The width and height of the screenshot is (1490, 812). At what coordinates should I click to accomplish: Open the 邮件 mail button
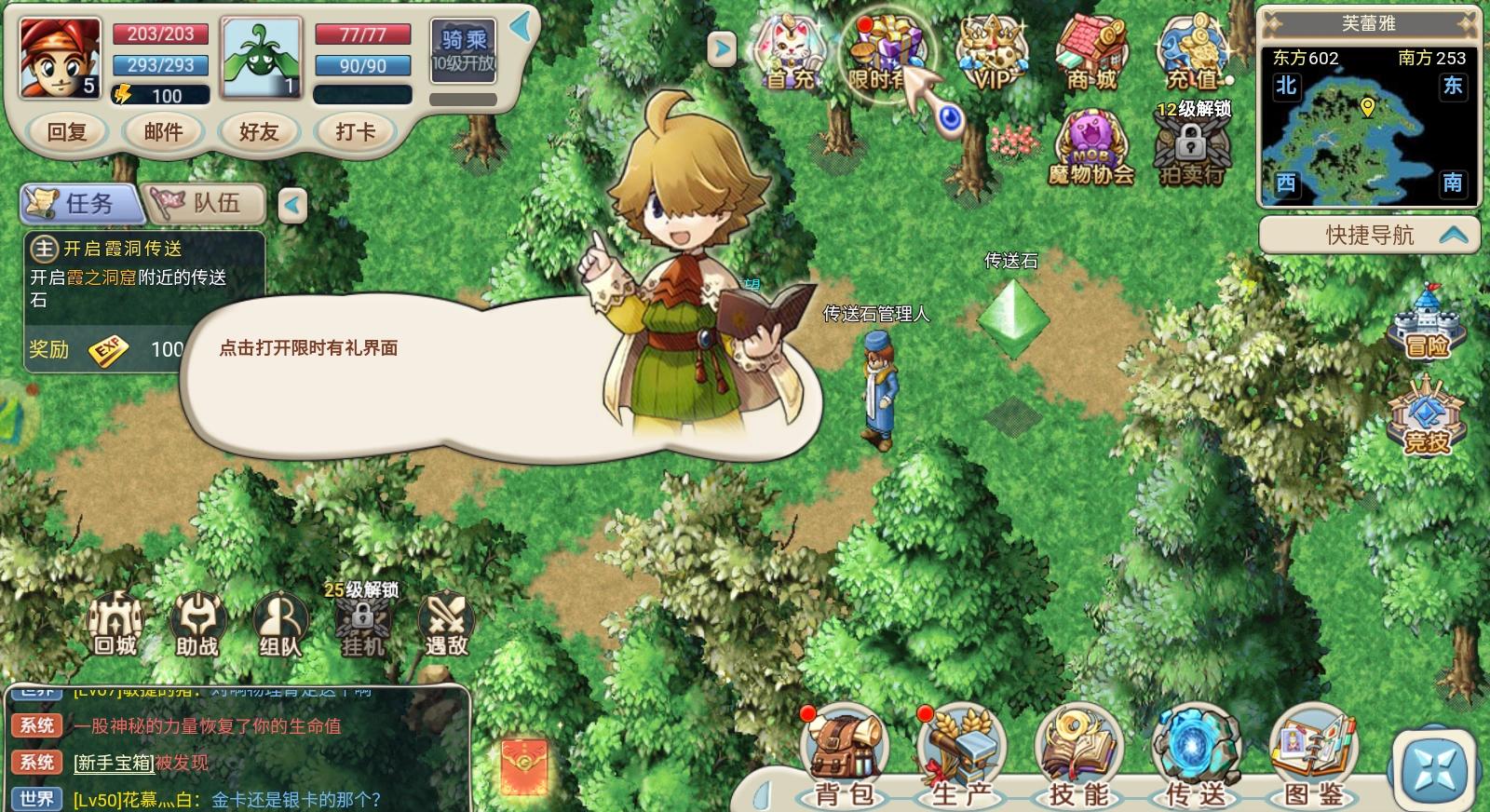(164, 131)
